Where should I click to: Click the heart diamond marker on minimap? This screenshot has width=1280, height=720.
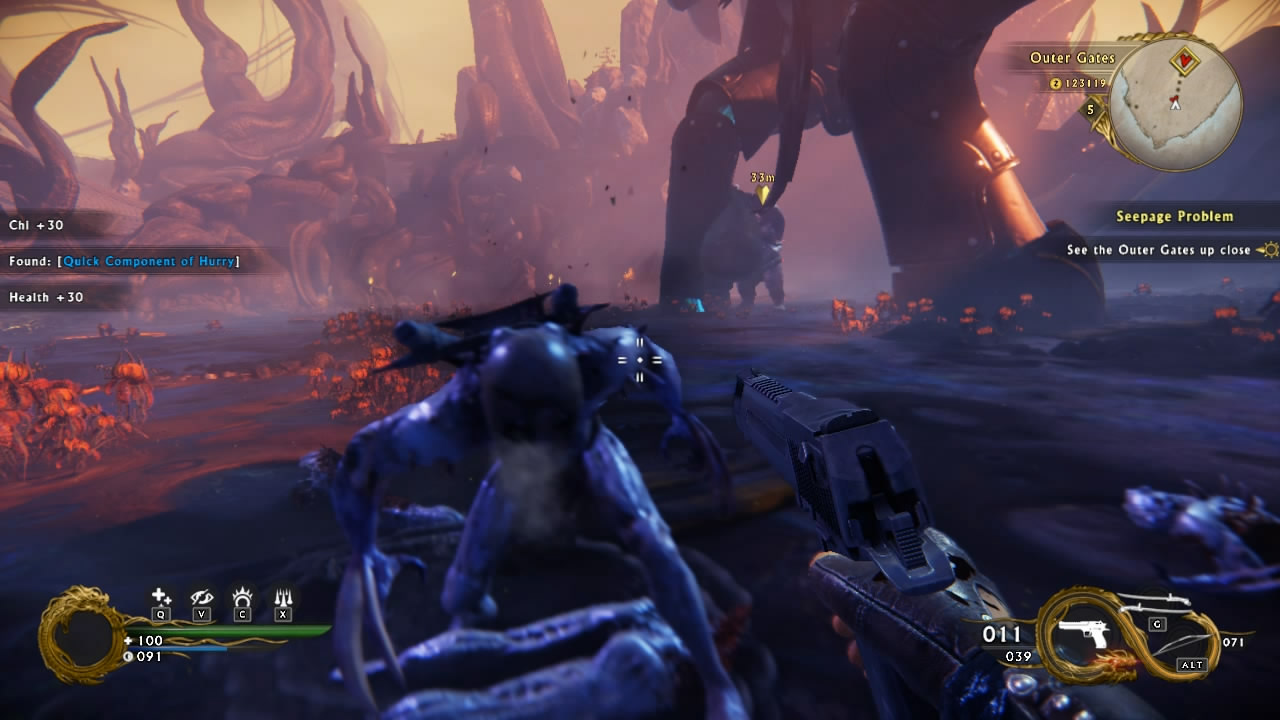pos(1185,61)
